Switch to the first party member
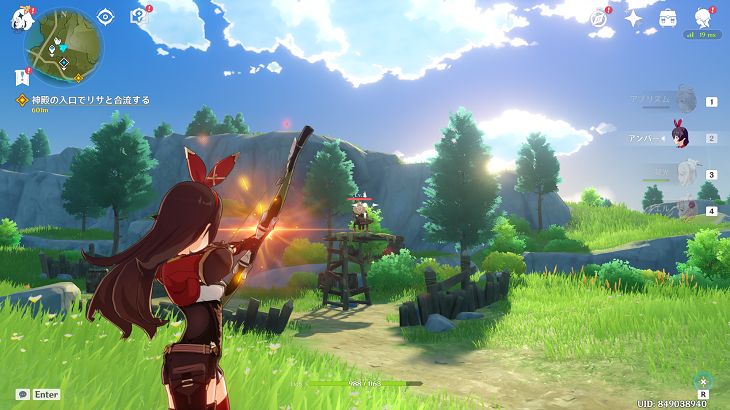The image size is (730, 410). click(x=684, y=101)
